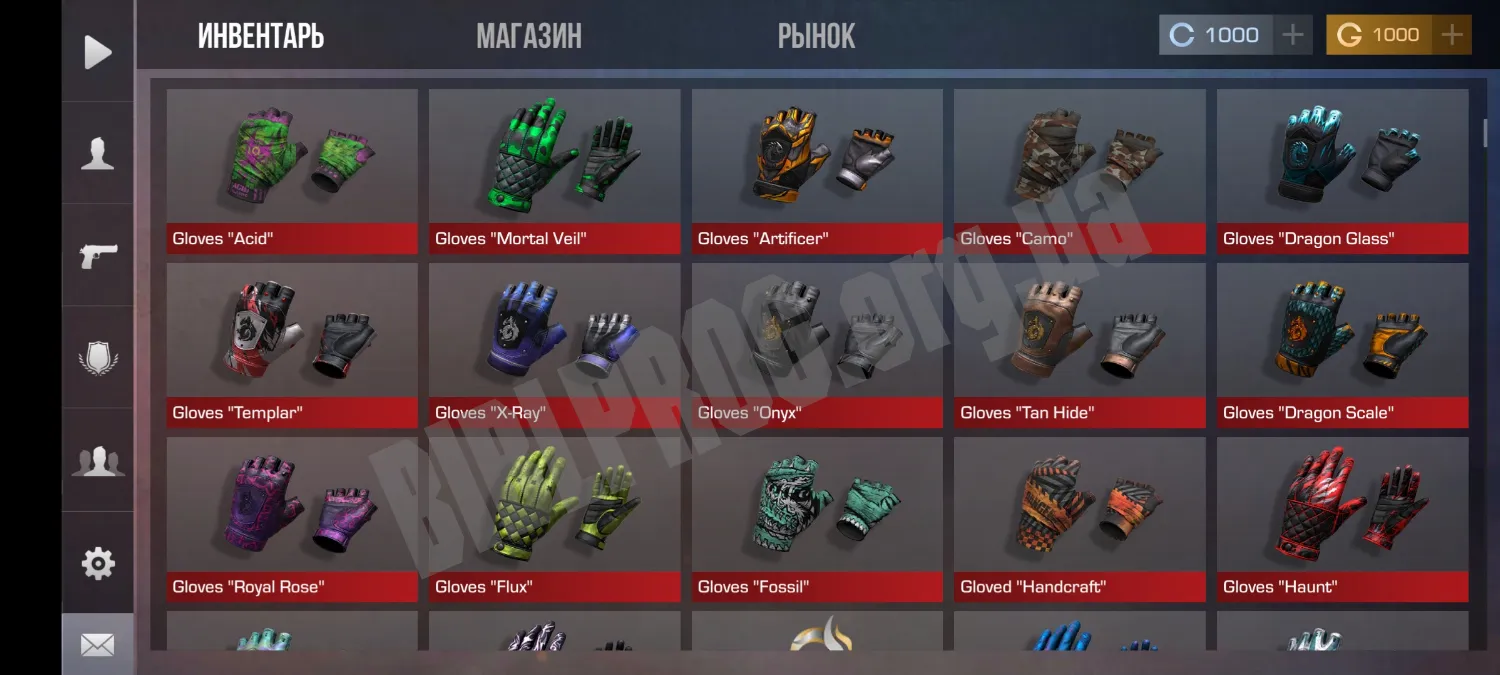This screenshot has width=1500, height=675.
Task: Open the envelope mailbox
Action: [98, 645]
